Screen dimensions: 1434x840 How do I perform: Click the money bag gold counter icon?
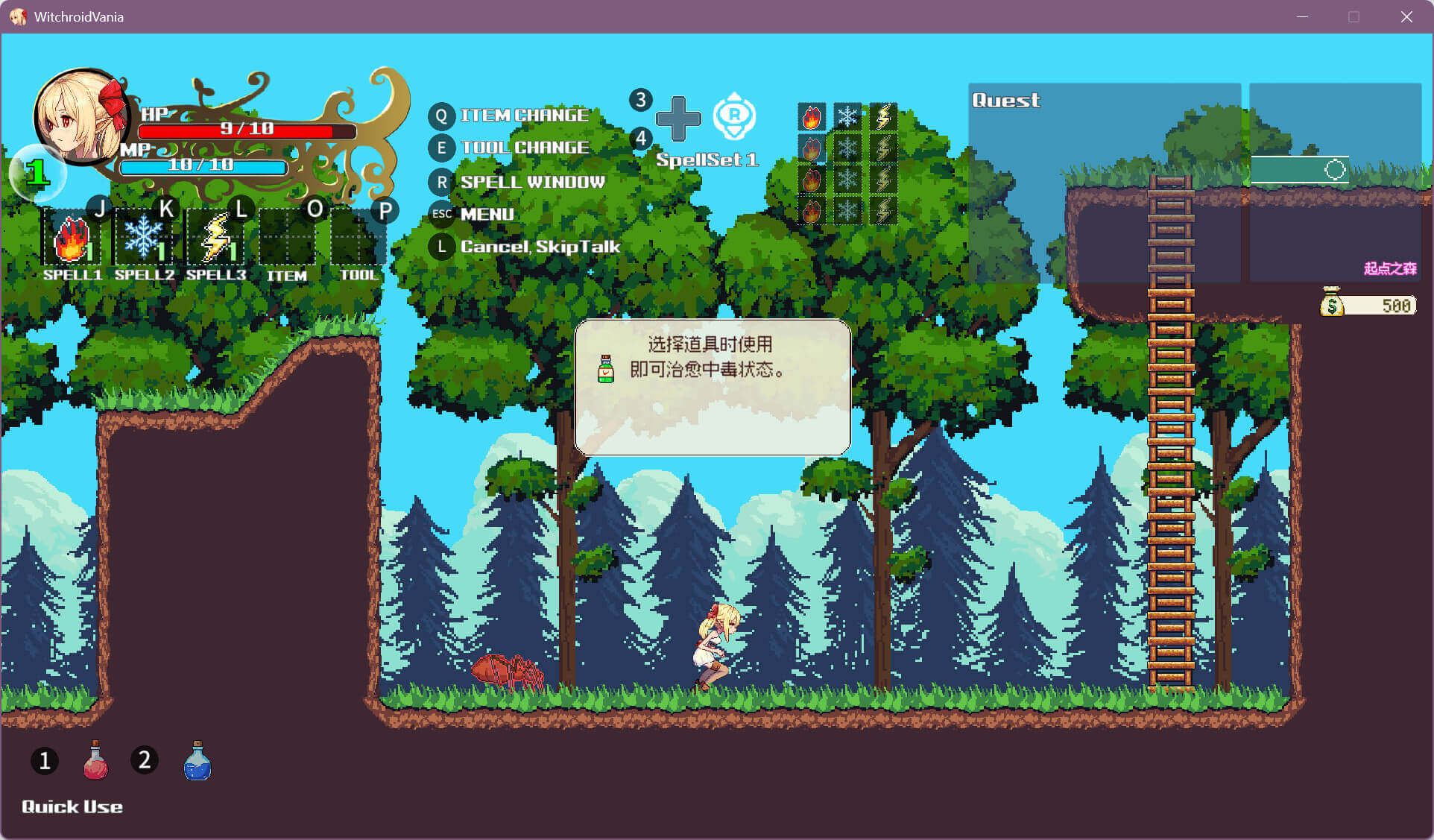click(1332, 303)
